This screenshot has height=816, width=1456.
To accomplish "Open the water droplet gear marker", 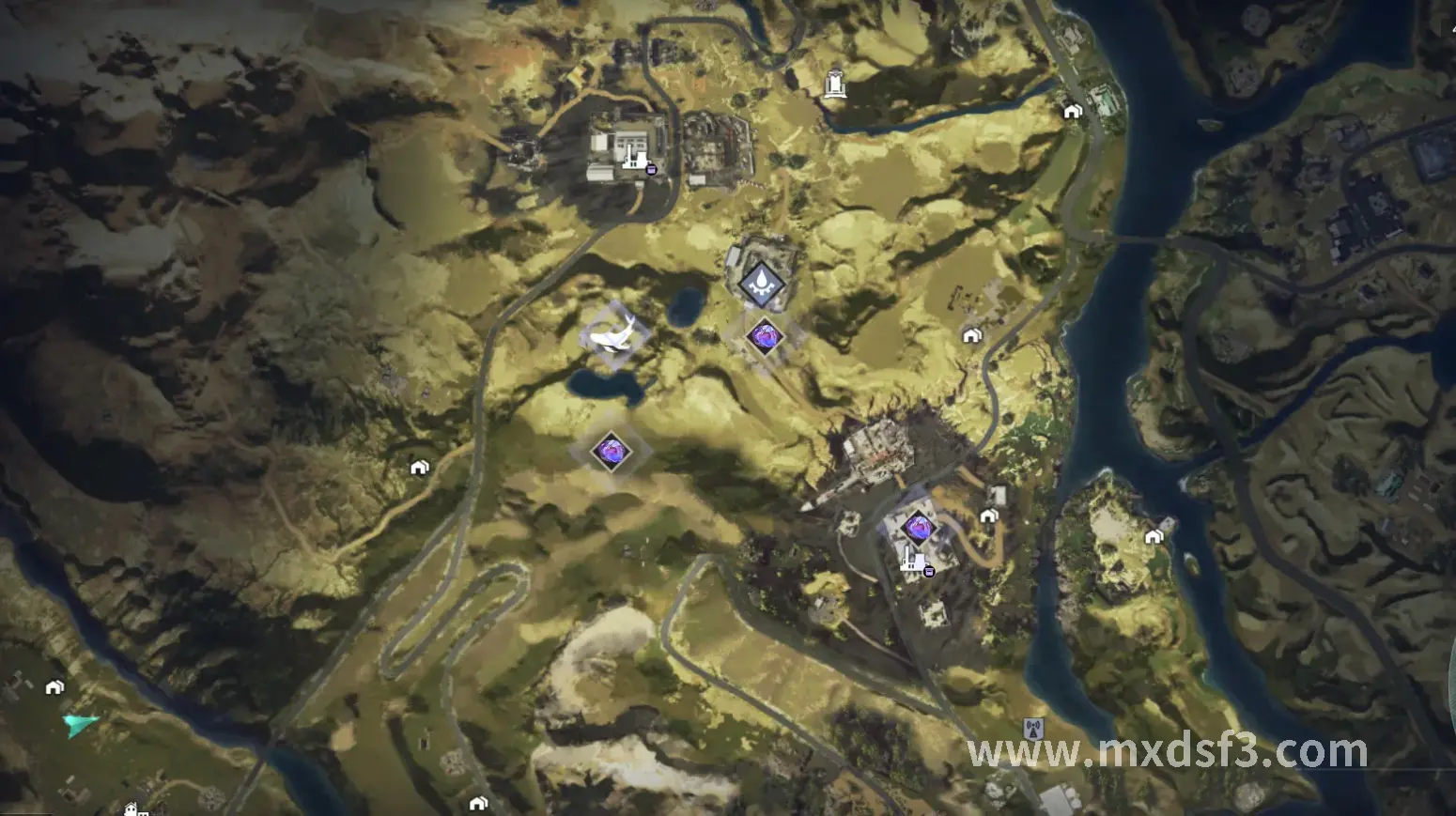I will pyautogui.click(x=762, y=282).
